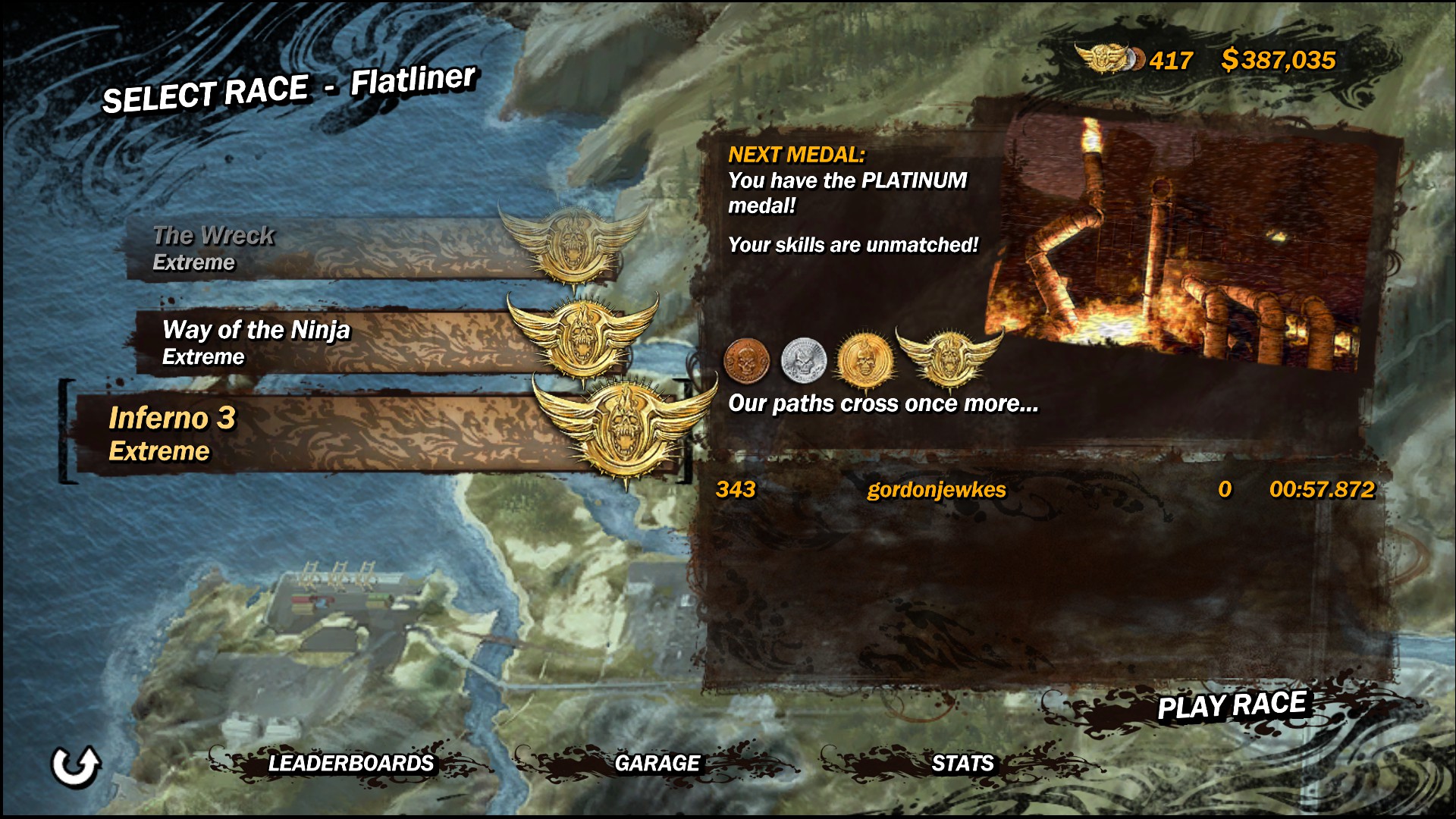Viewport: 1456px width, 819px height.
Task: Click the winged platinum medal in medal row
Action: tap(948, 356)
